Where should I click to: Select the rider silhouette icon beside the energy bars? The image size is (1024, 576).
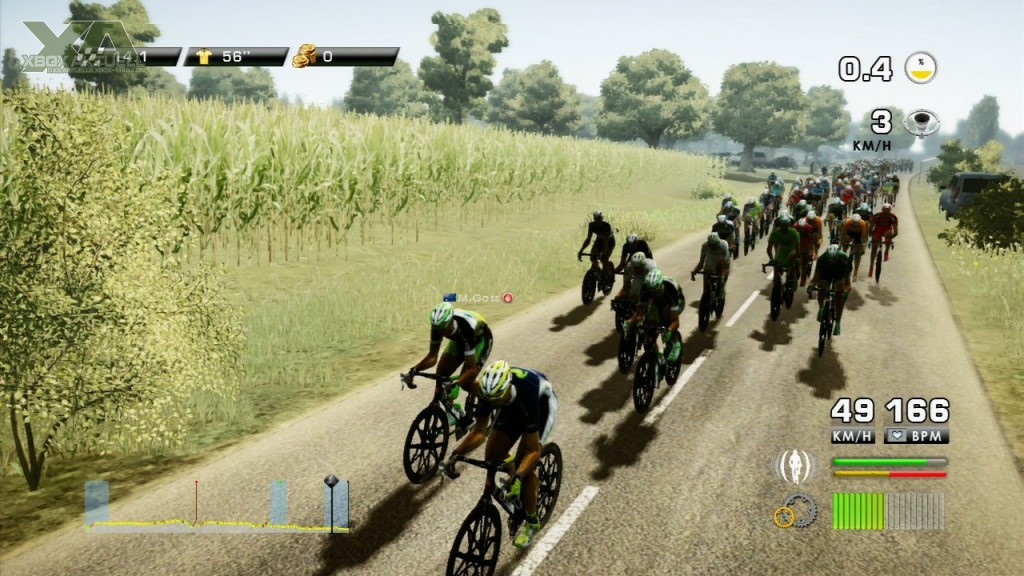click(x=796, y=467)
